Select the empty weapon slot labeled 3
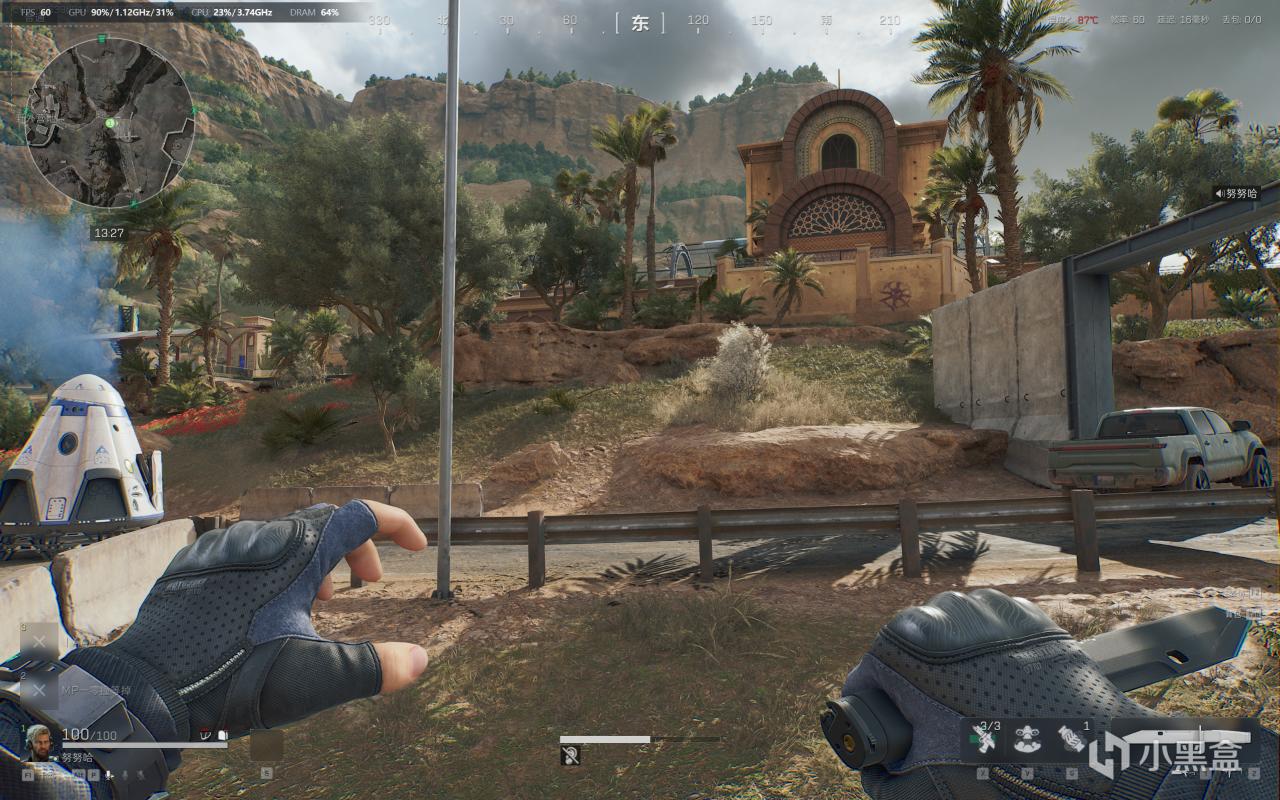This screenshot has height=800, width=1280. pos(40,641)
